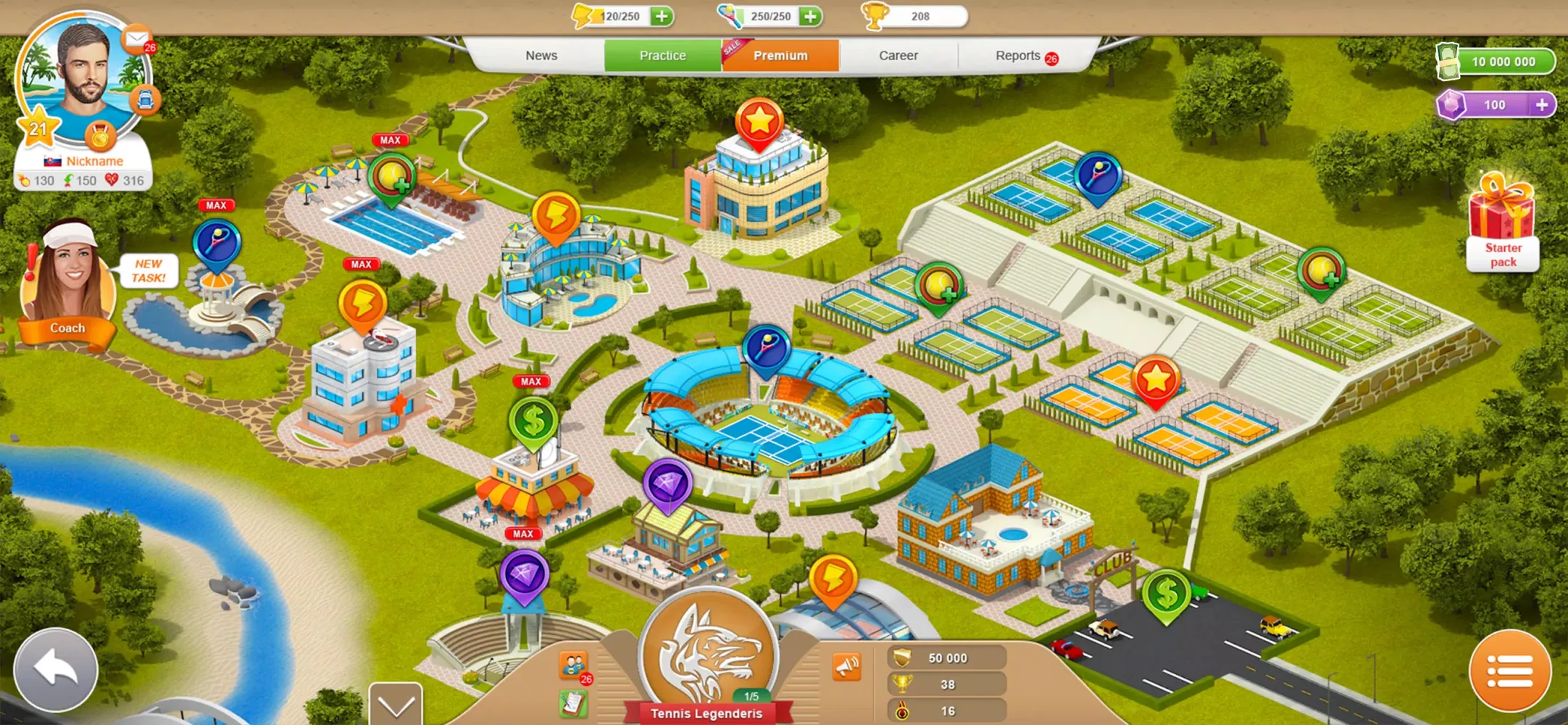Screen dimensions: 1568x725
Task: Open the club megaphone announcements
Action: pos(846,666)
